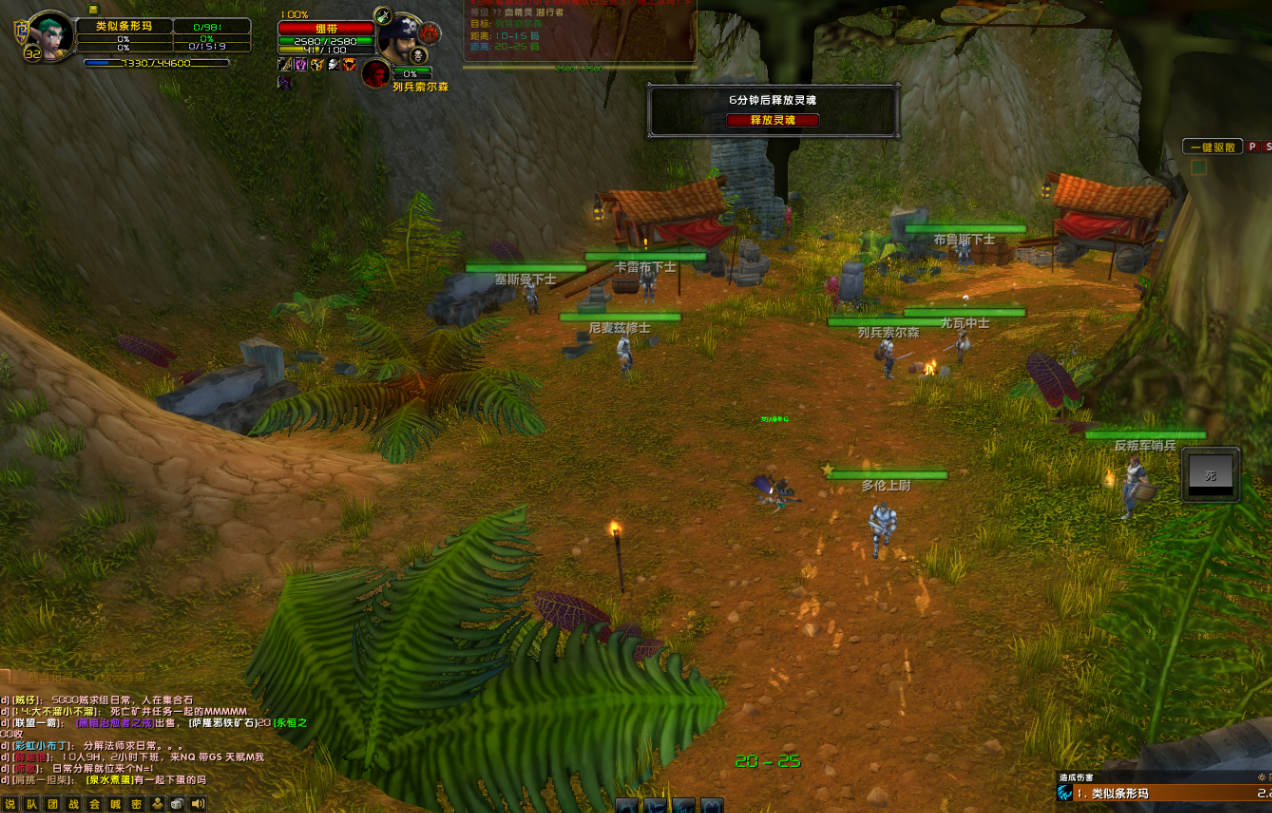The height and width of the screenshot is (813, 1272).
Task: Select the 喊 yell chat channel
Action: click(x=115, y=803)
